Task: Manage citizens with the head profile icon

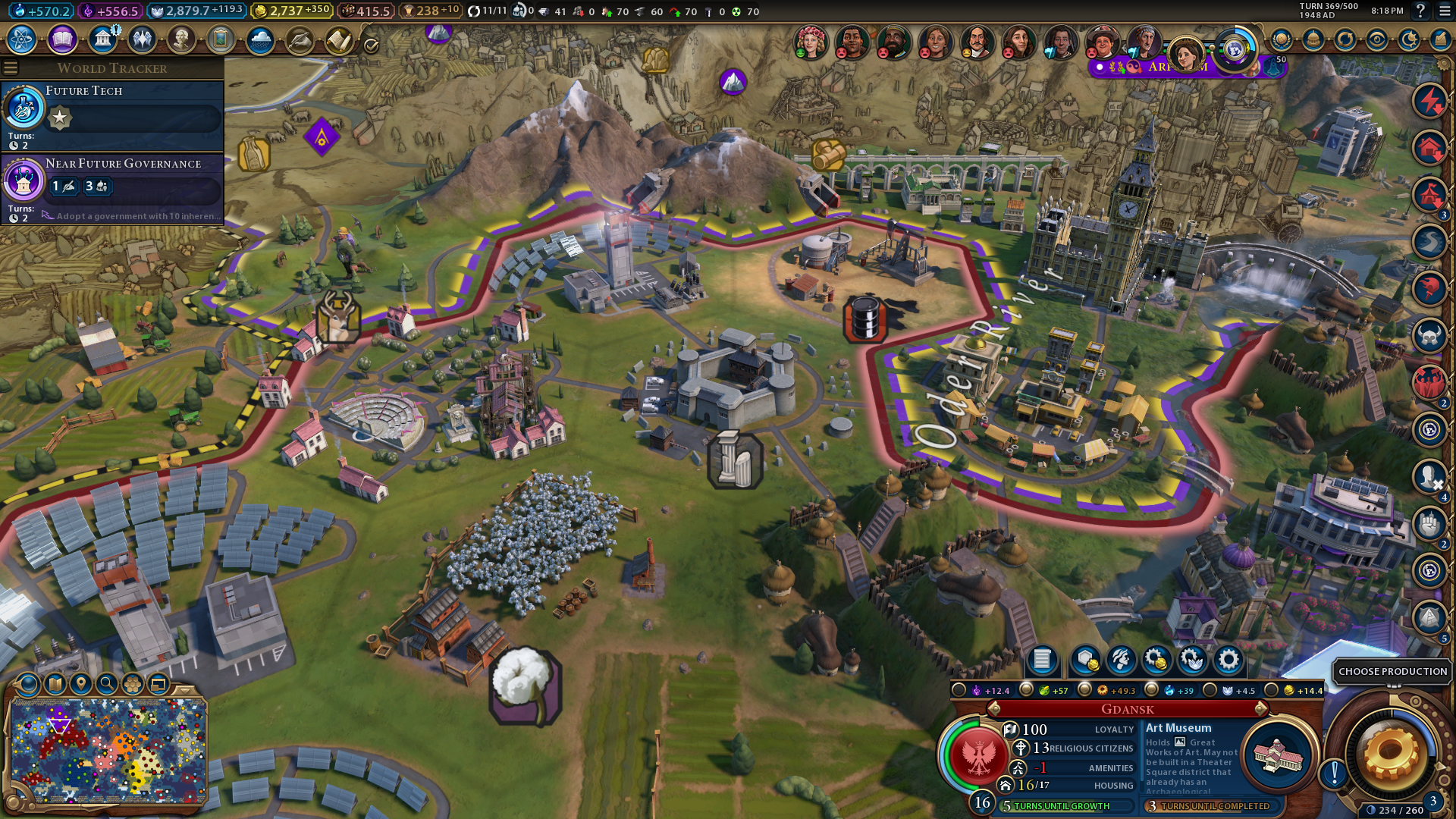Action: [1121, 660]
